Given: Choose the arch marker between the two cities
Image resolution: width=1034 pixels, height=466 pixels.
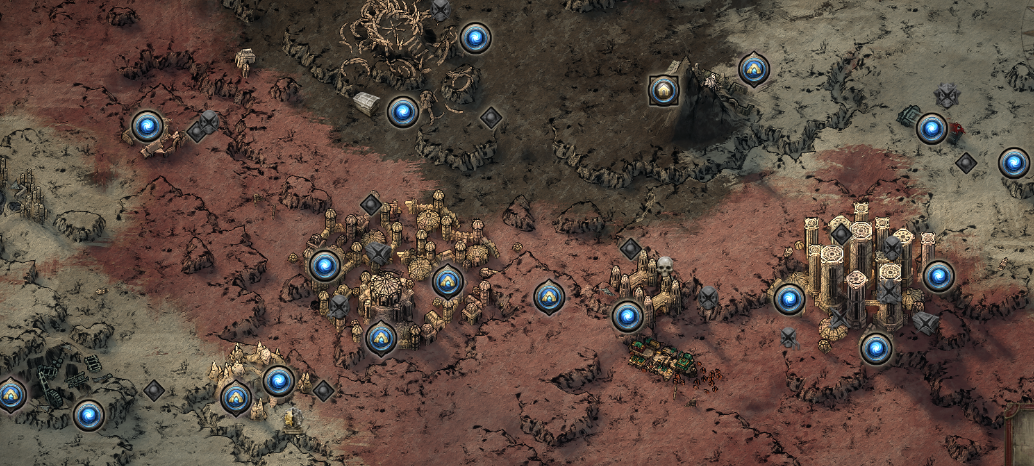Looking at the screenshot, I should (548, 297).
